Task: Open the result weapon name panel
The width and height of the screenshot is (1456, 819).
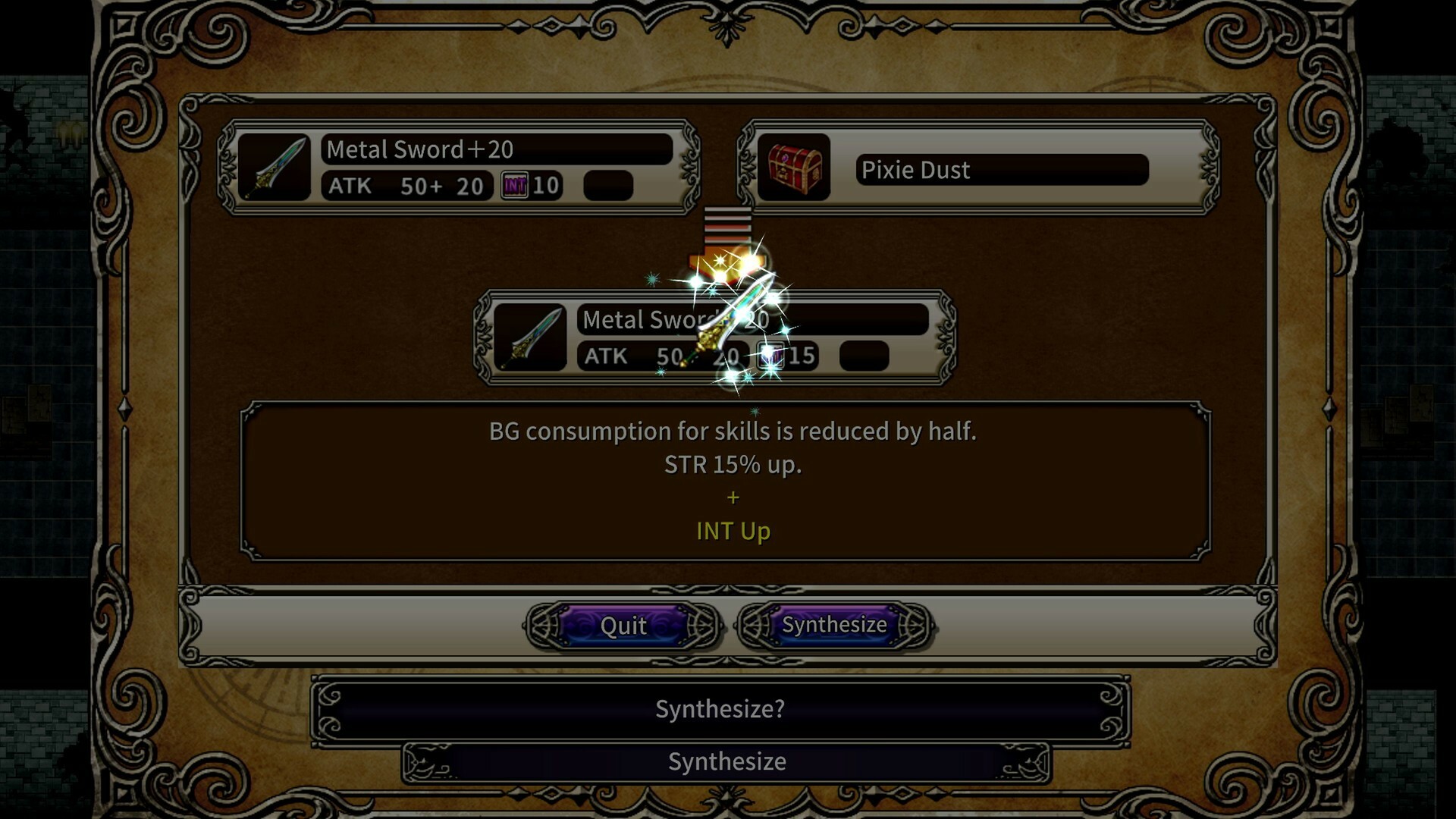Action: tap(751, 319)
